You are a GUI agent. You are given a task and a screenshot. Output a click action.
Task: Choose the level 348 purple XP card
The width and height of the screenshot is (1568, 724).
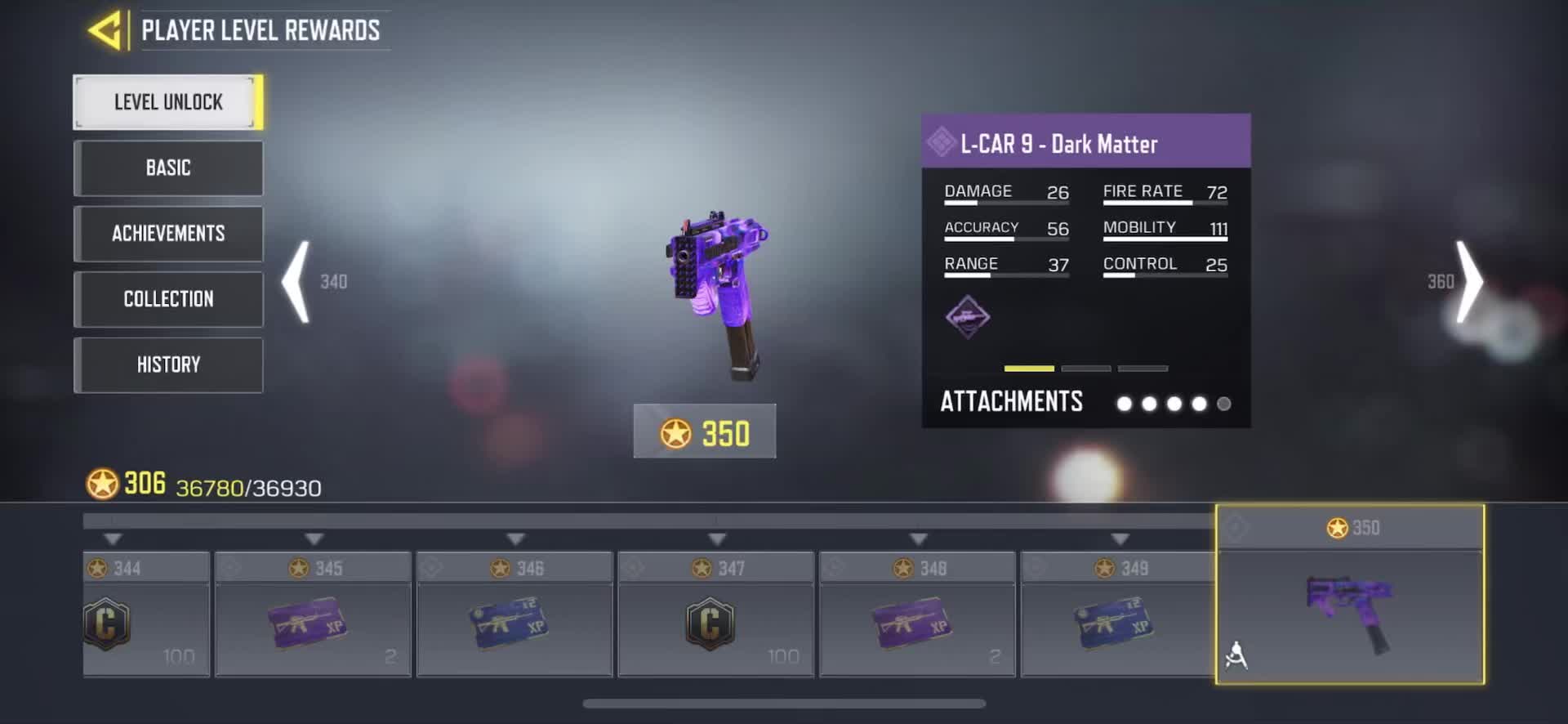pyautogui.click(x=916, y=615)
